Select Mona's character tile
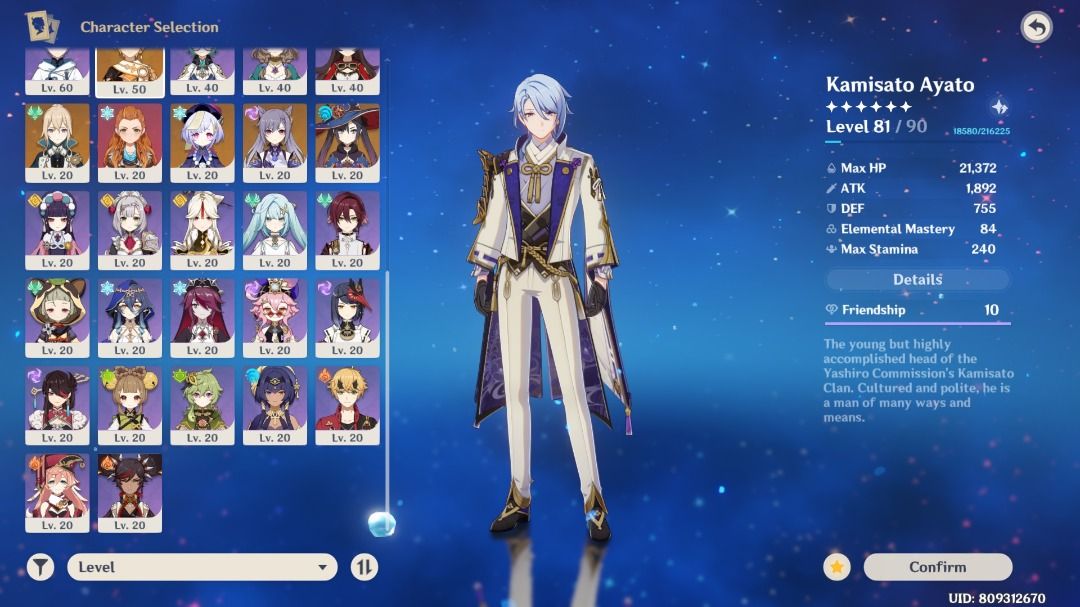The width and height of the screenshot is (1080, 607). (x=347, y=138)
